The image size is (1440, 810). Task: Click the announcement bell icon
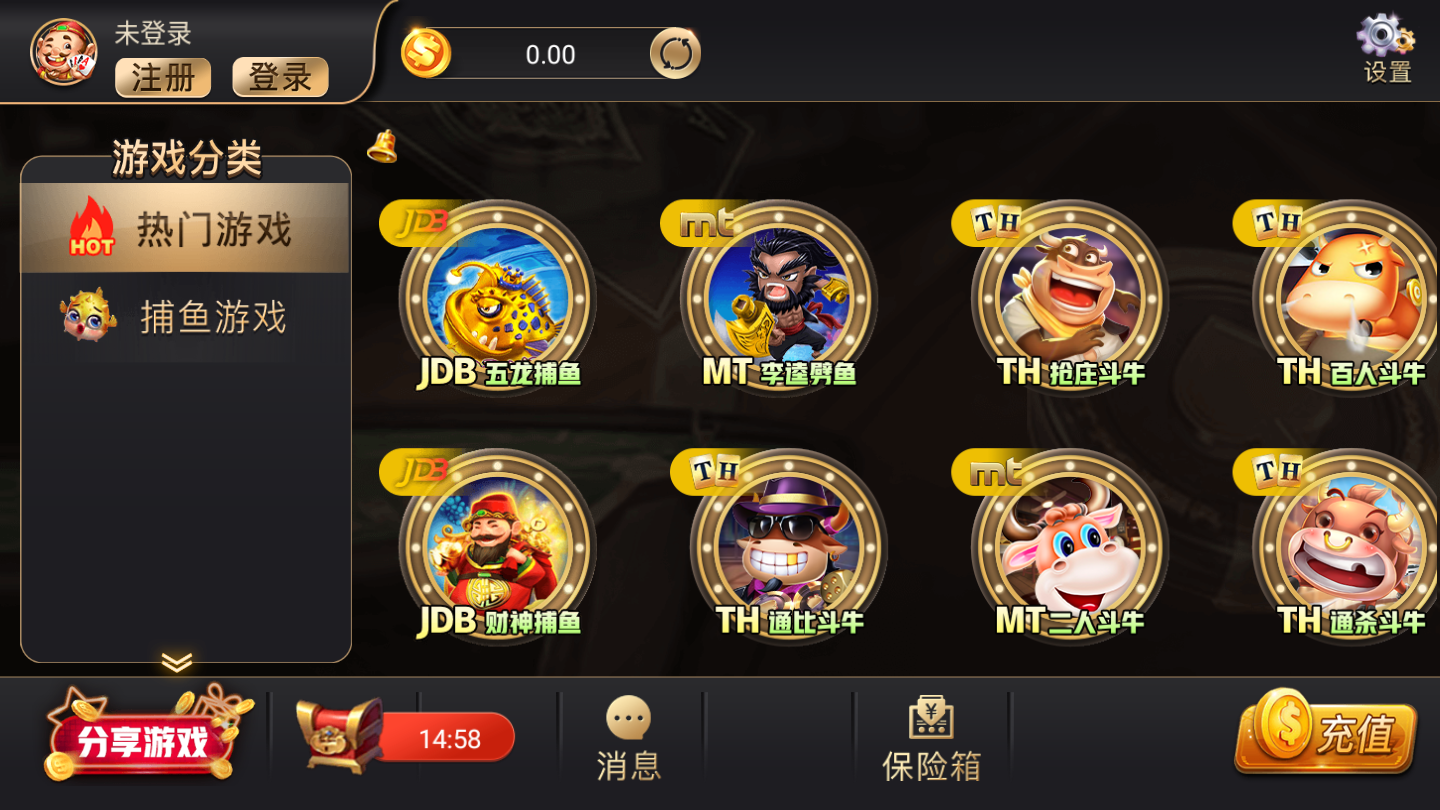381,146
